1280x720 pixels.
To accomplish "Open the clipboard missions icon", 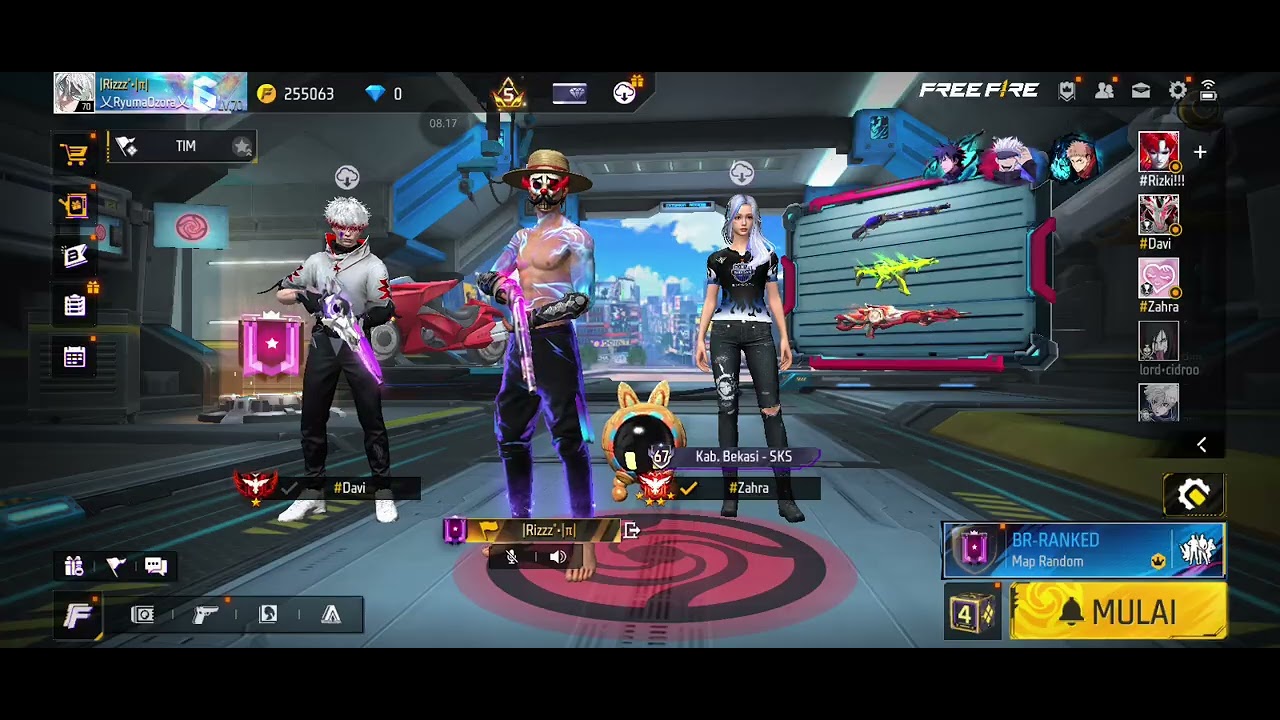I will coord(74,305).
